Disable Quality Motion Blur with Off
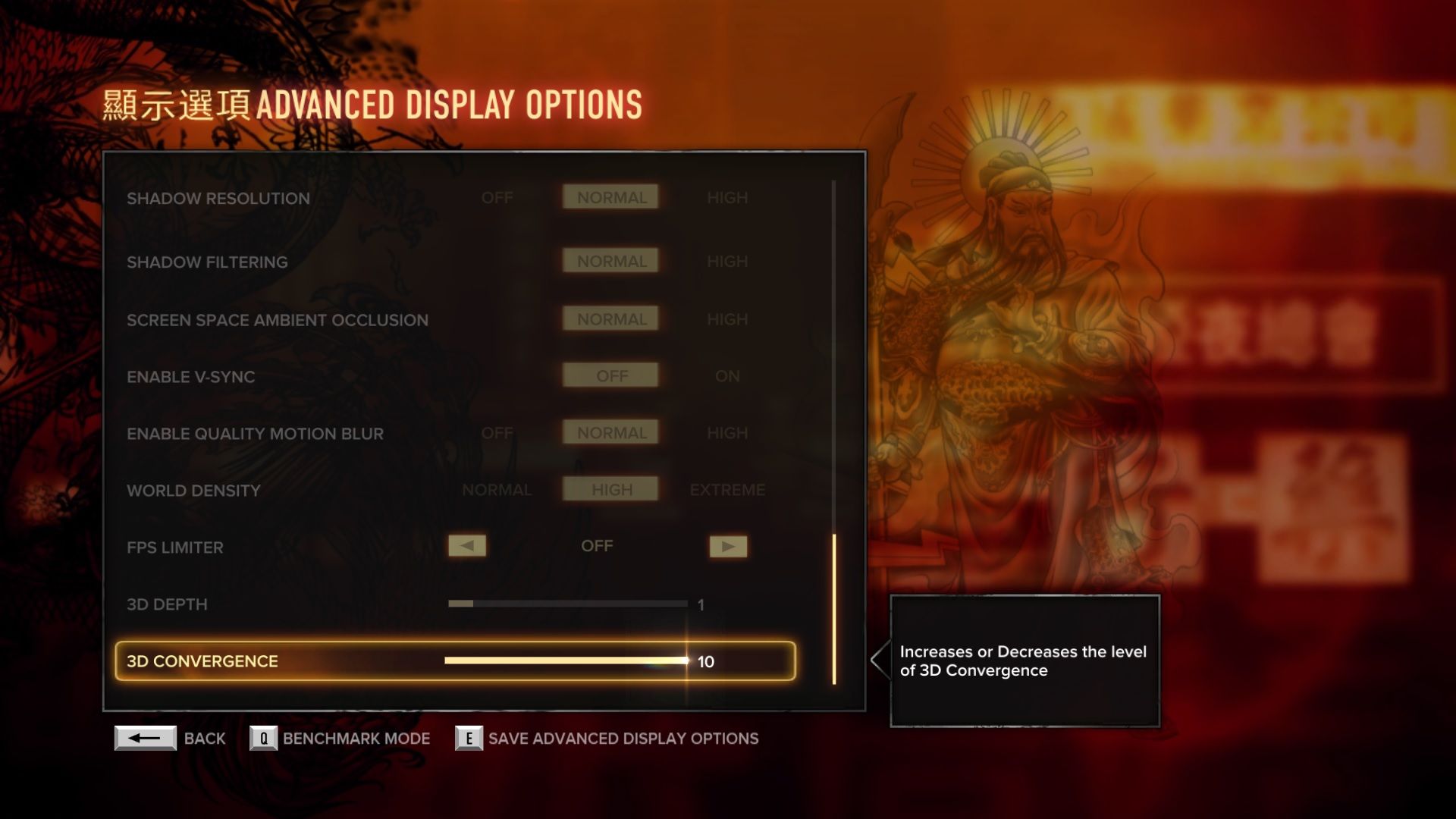This screenshot has height=819, width=1456. pyautogui.click(x=497, y=433)
